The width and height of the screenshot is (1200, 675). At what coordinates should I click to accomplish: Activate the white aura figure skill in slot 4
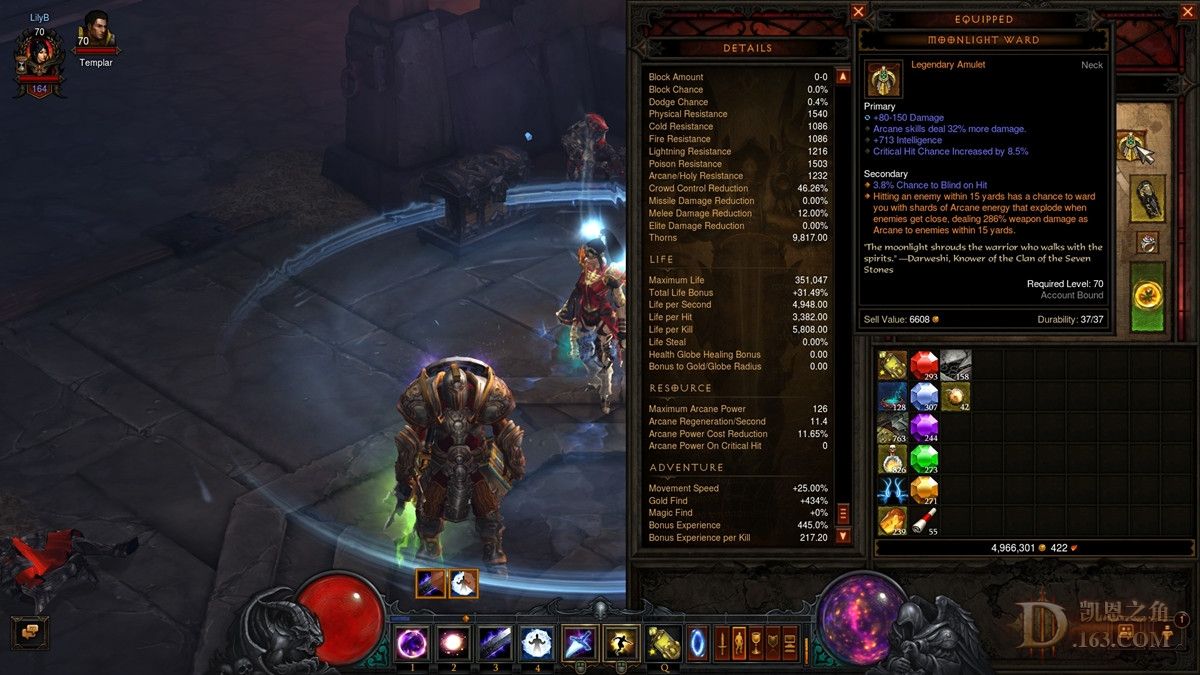(x=537, y=643)
